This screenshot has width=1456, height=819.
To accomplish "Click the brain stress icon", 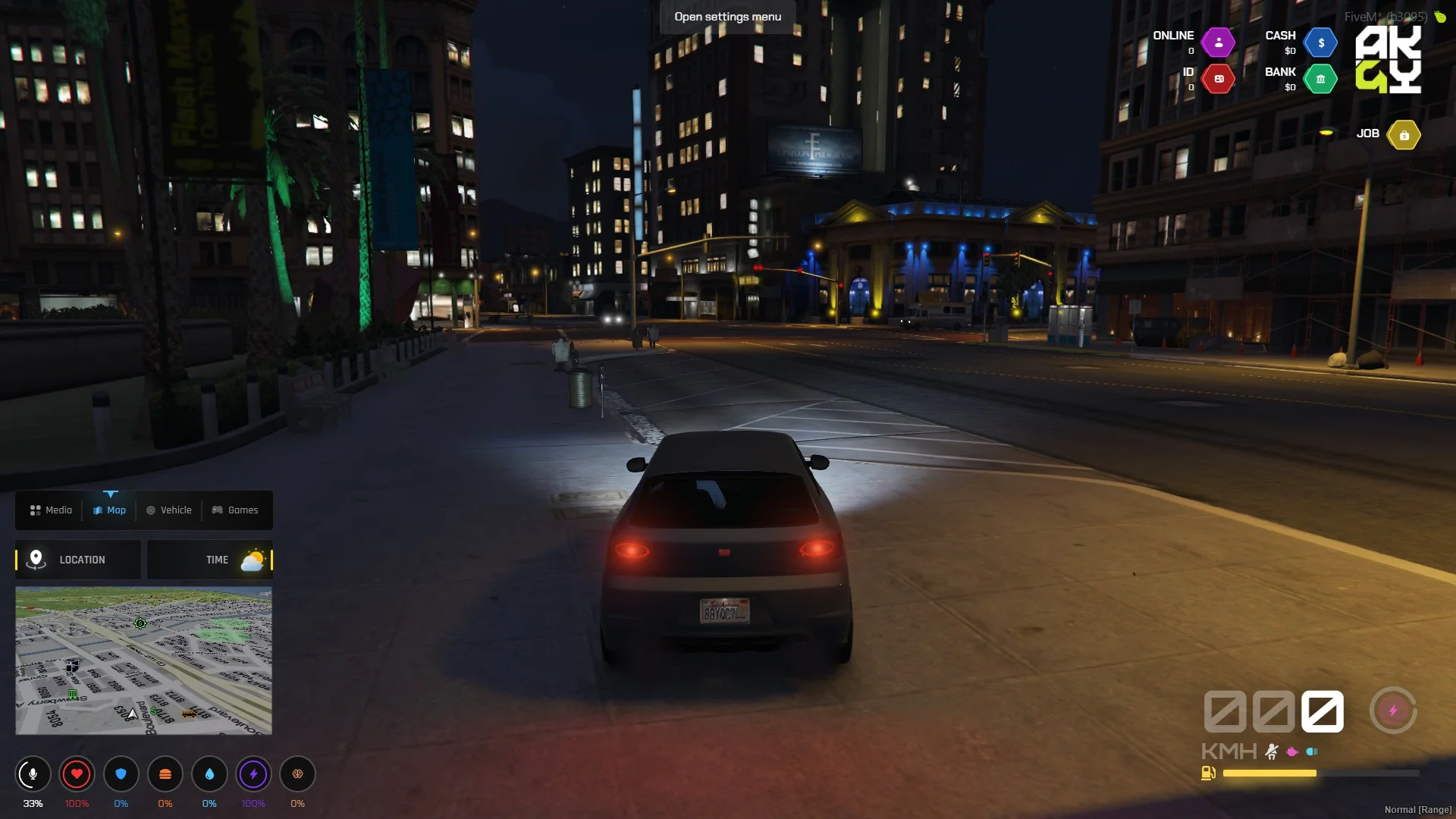I will tap(297, 774).
